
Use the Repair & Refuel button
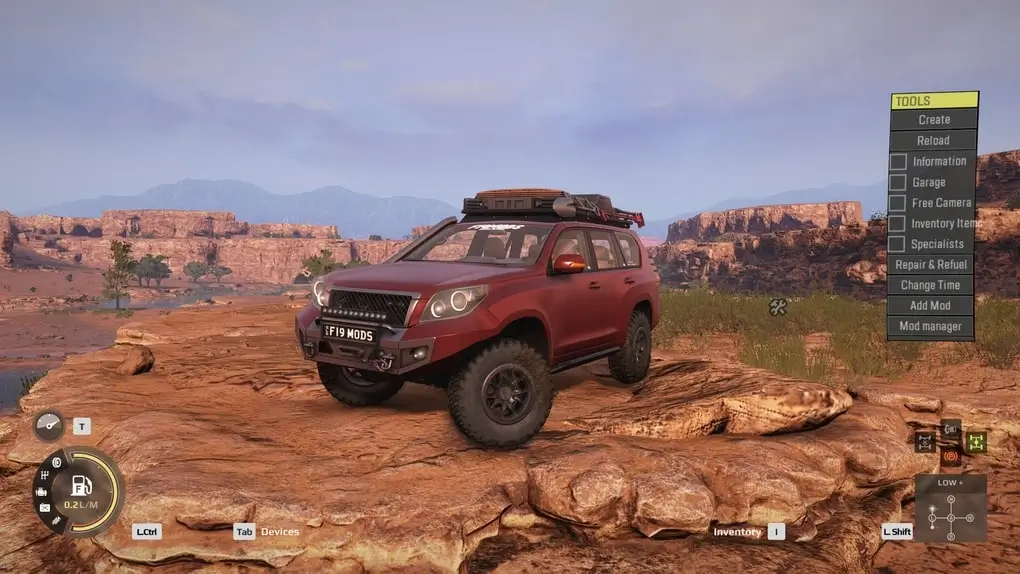pos(931,265)
